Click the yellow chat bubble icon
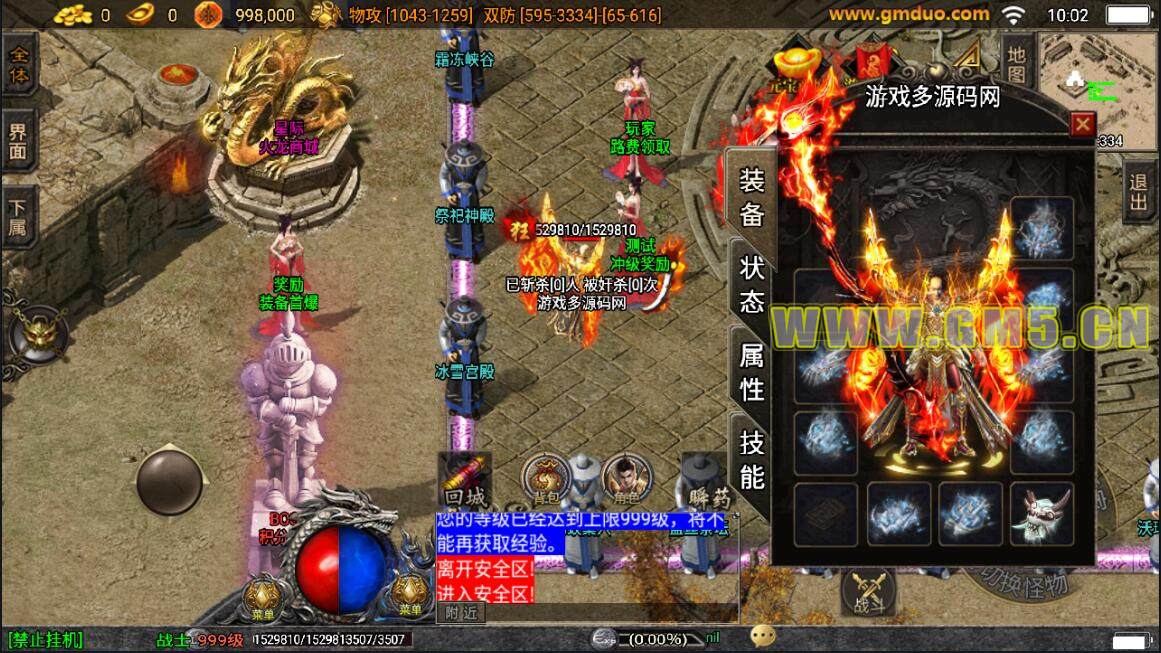The width and height of the screenshot is (1161, 653). (763, 636)
